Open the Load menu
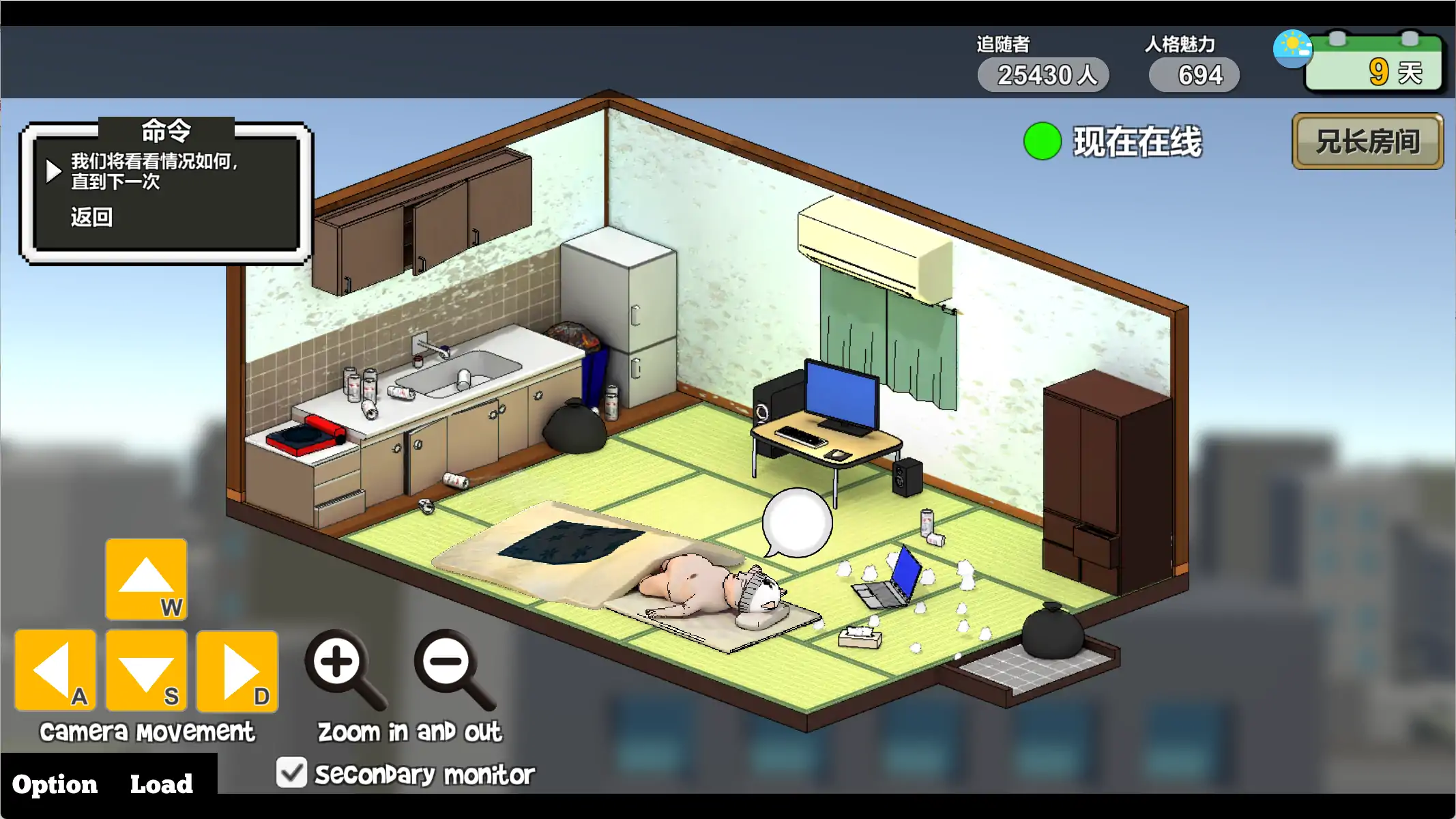The width and height of the screenshot is (1456, 819). click(161, 784)
